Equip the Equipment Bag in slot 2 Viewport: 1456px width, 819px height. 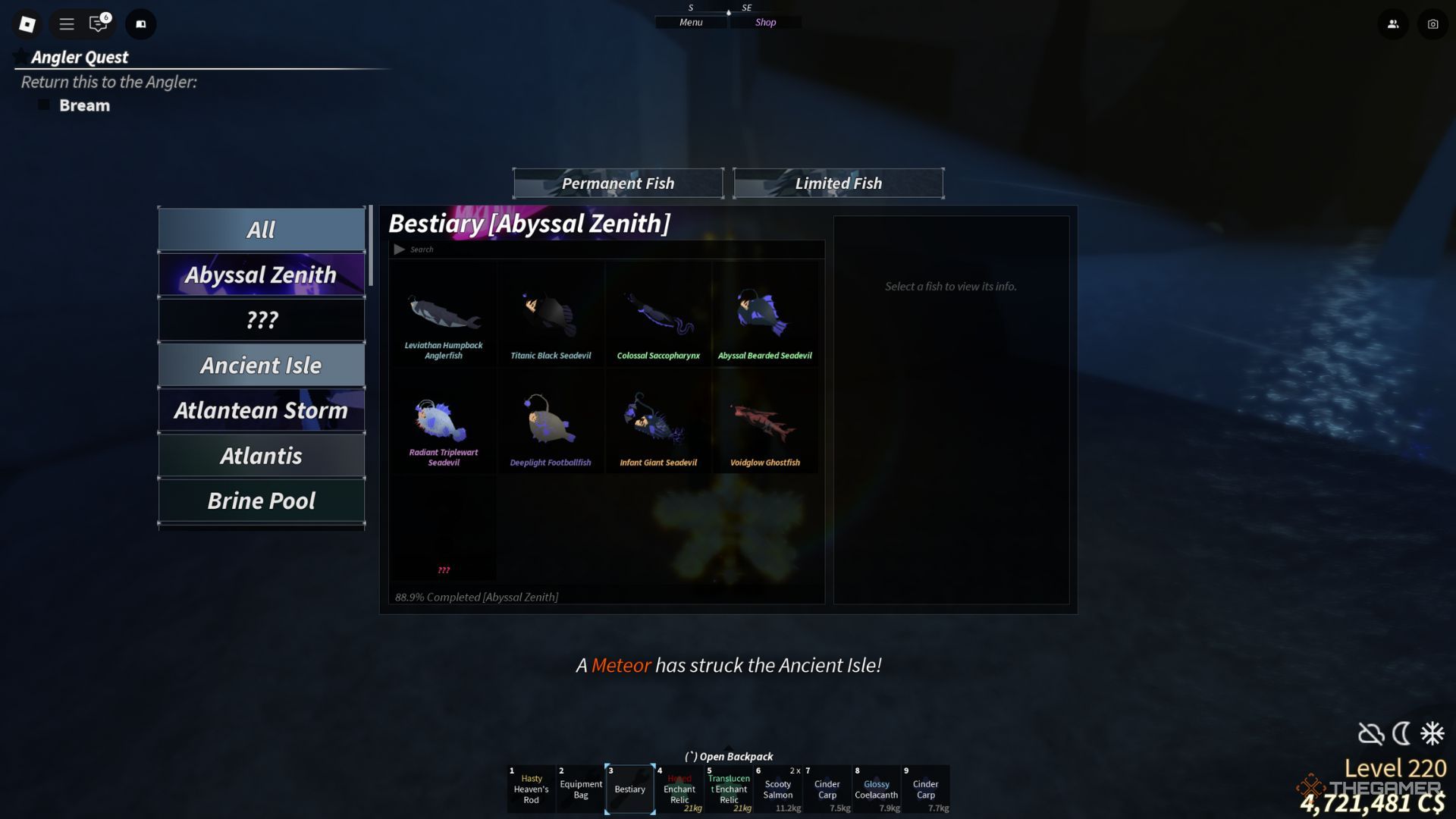point(580,789)
